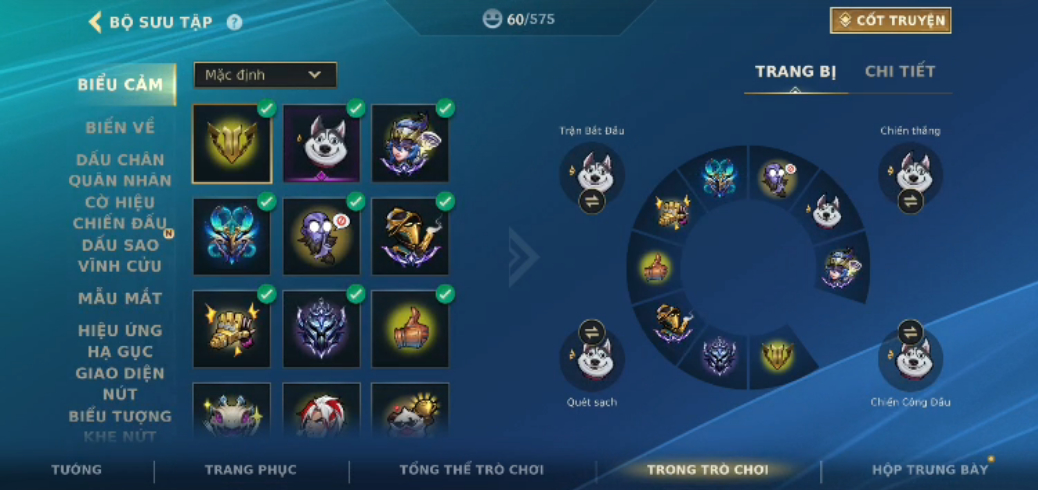1038x490 pixels.
Task: Change the Quét sạch emote slot
Action: tap(592, 332)
